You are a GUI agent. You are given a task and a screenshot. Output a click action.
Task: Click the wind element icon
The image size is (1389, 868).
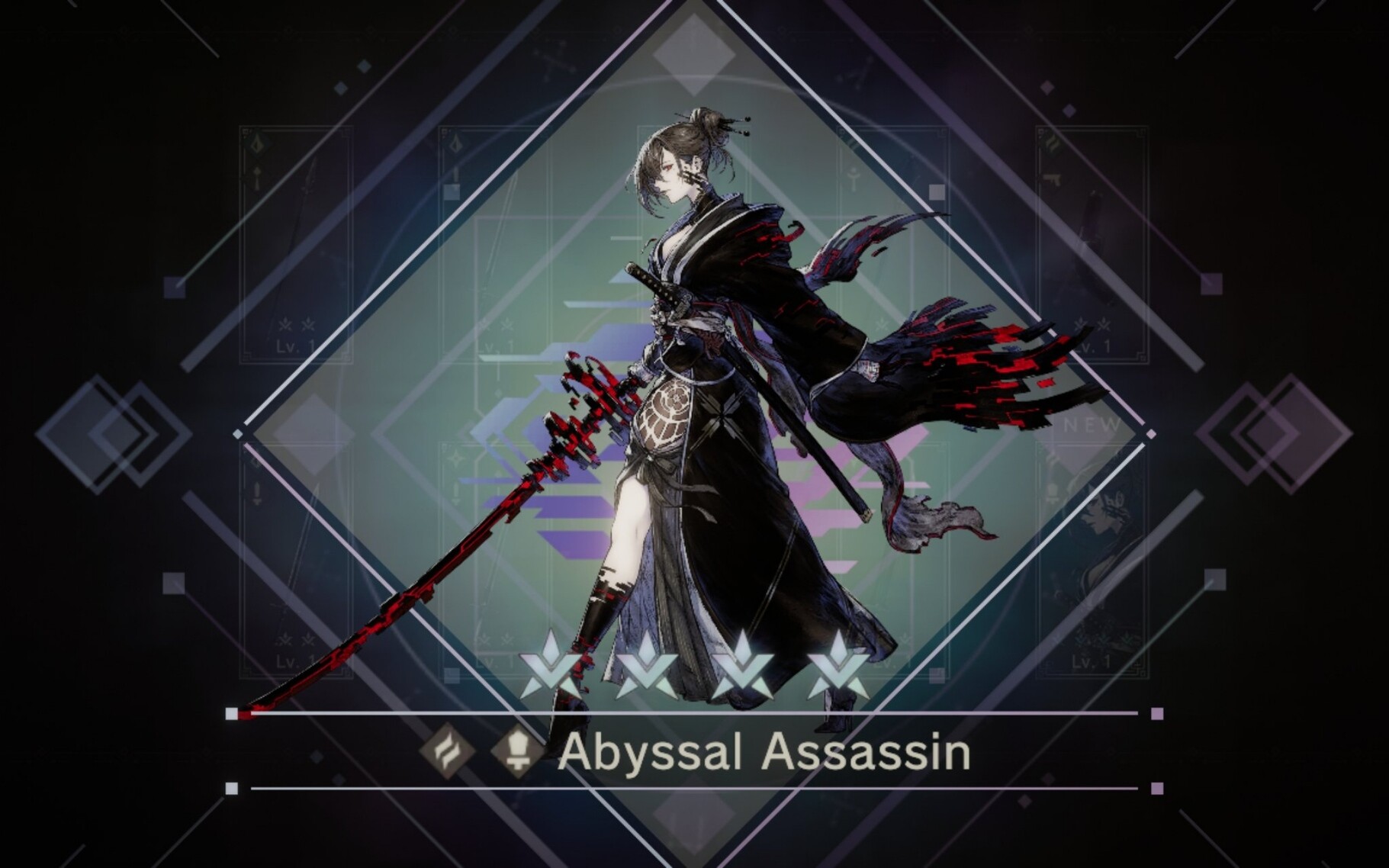click(x=447, y=752)
